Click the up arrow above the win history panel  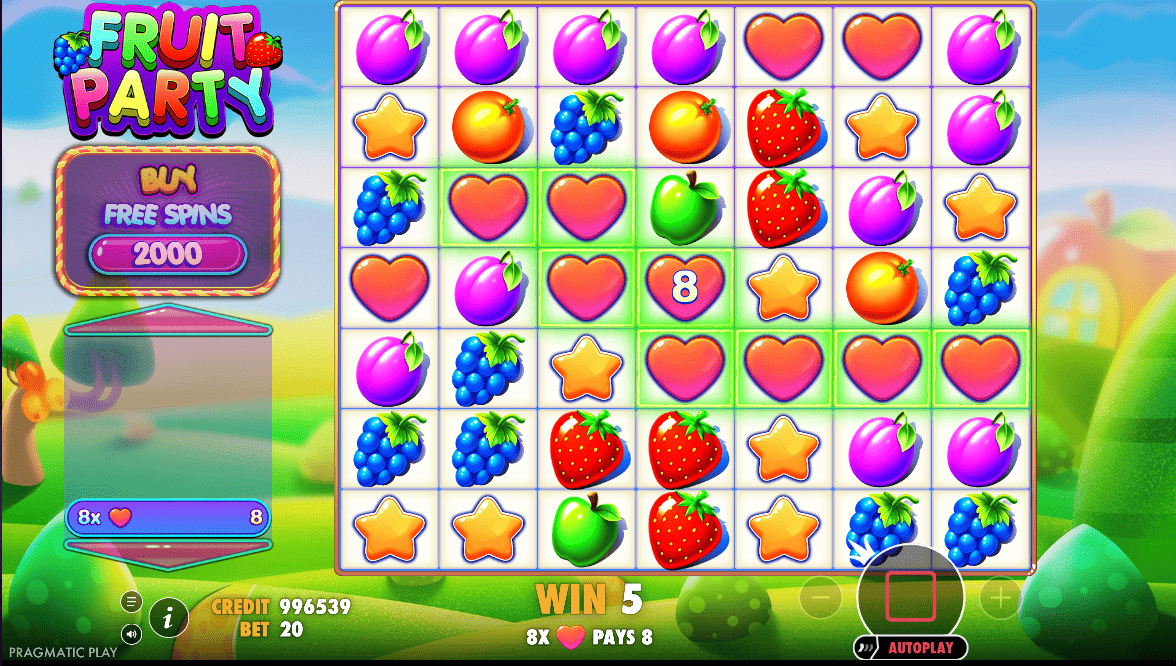(x=167, y=321)
